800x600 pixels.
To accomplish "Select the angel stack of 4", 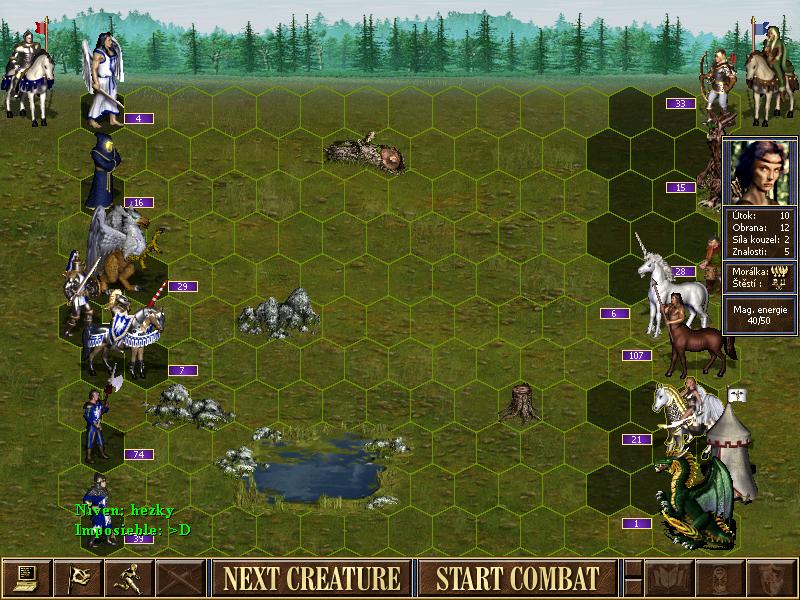I will click(x=104, y=80).
